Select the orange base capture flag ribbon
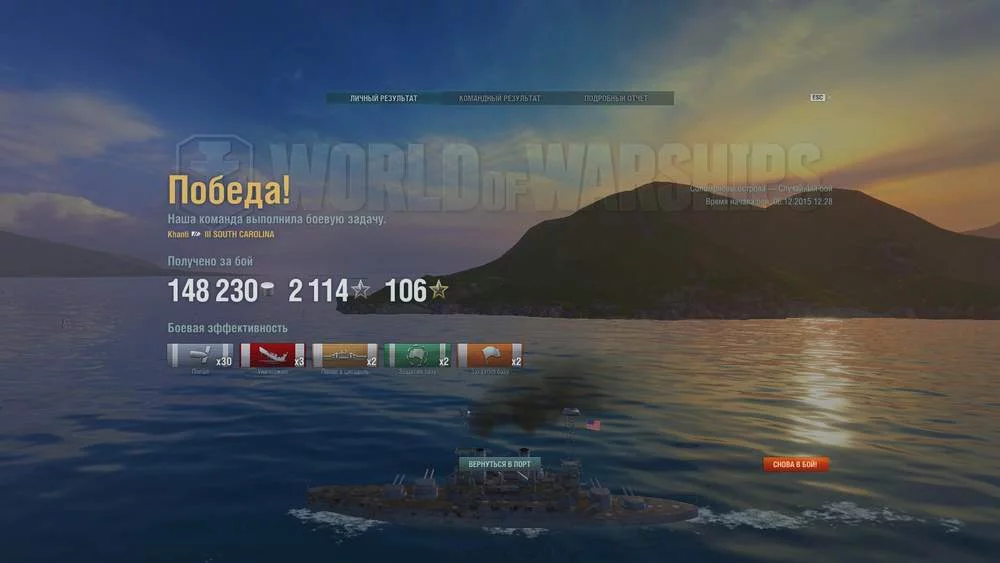Image resolution: width=1000 pixels, height=563 pixels. [490, 355]
